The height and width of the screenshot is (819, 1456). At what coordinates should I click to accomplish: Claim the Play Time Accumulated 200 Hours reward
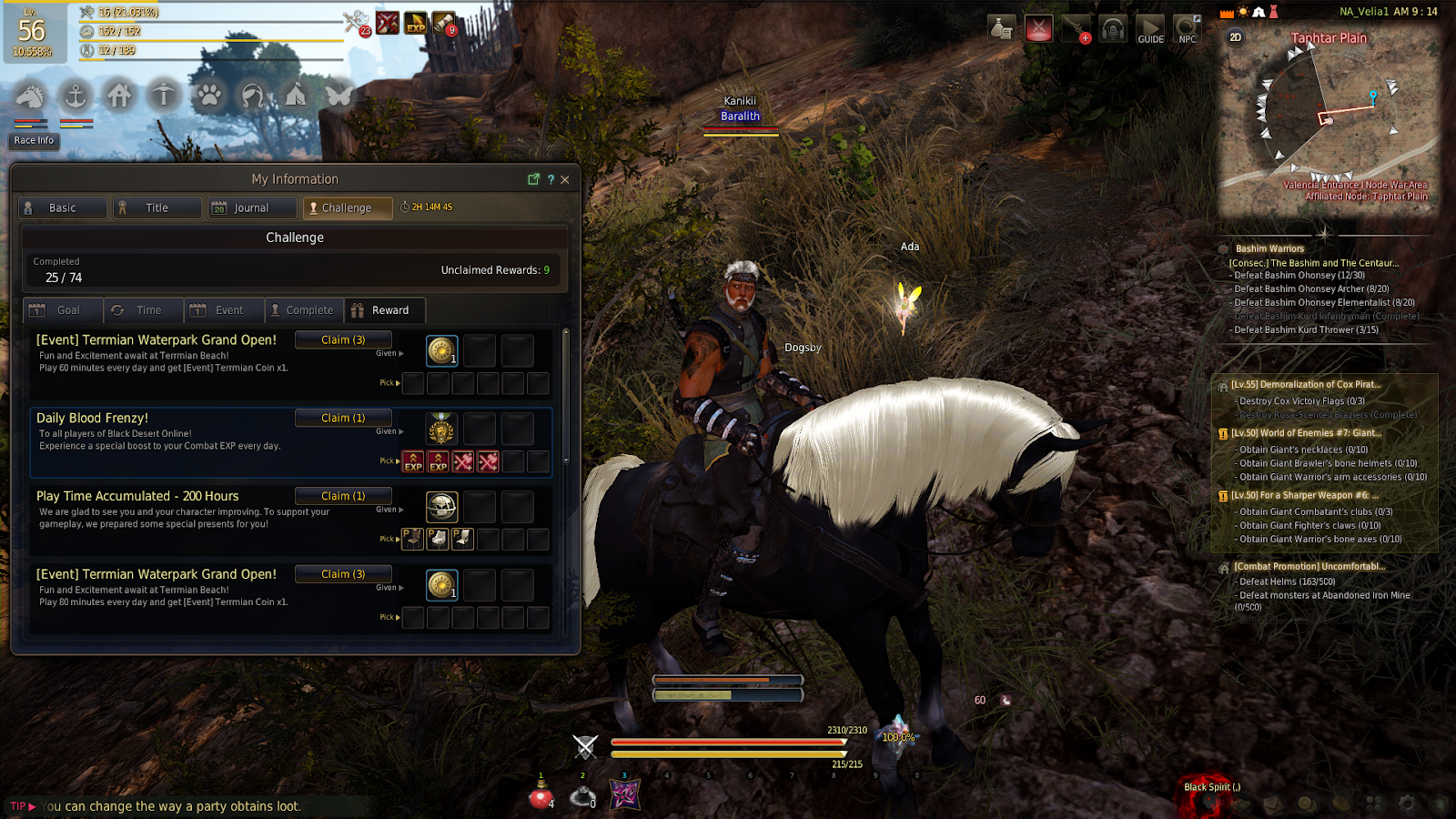click(343, 496)
